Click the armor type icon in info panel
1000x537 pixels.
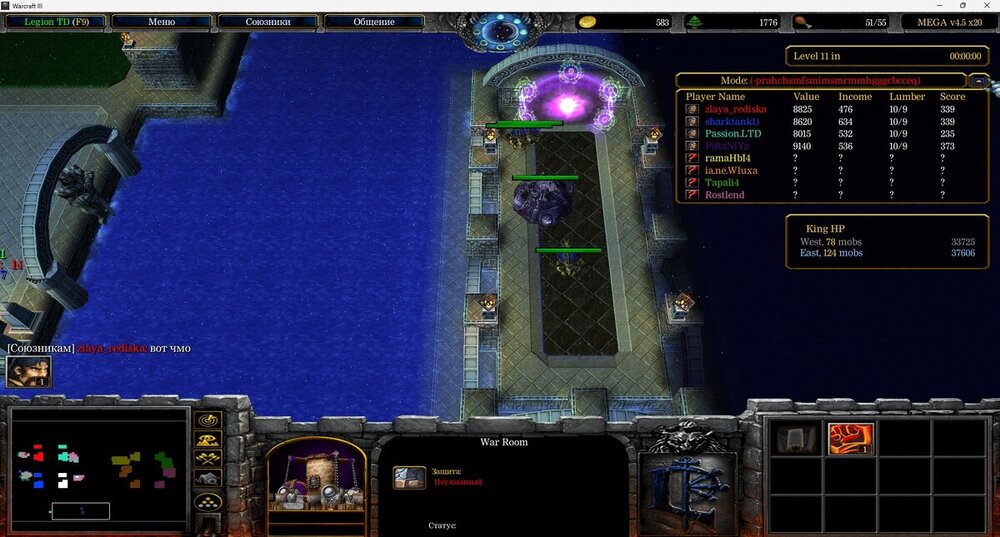click(x=409, y=477)
